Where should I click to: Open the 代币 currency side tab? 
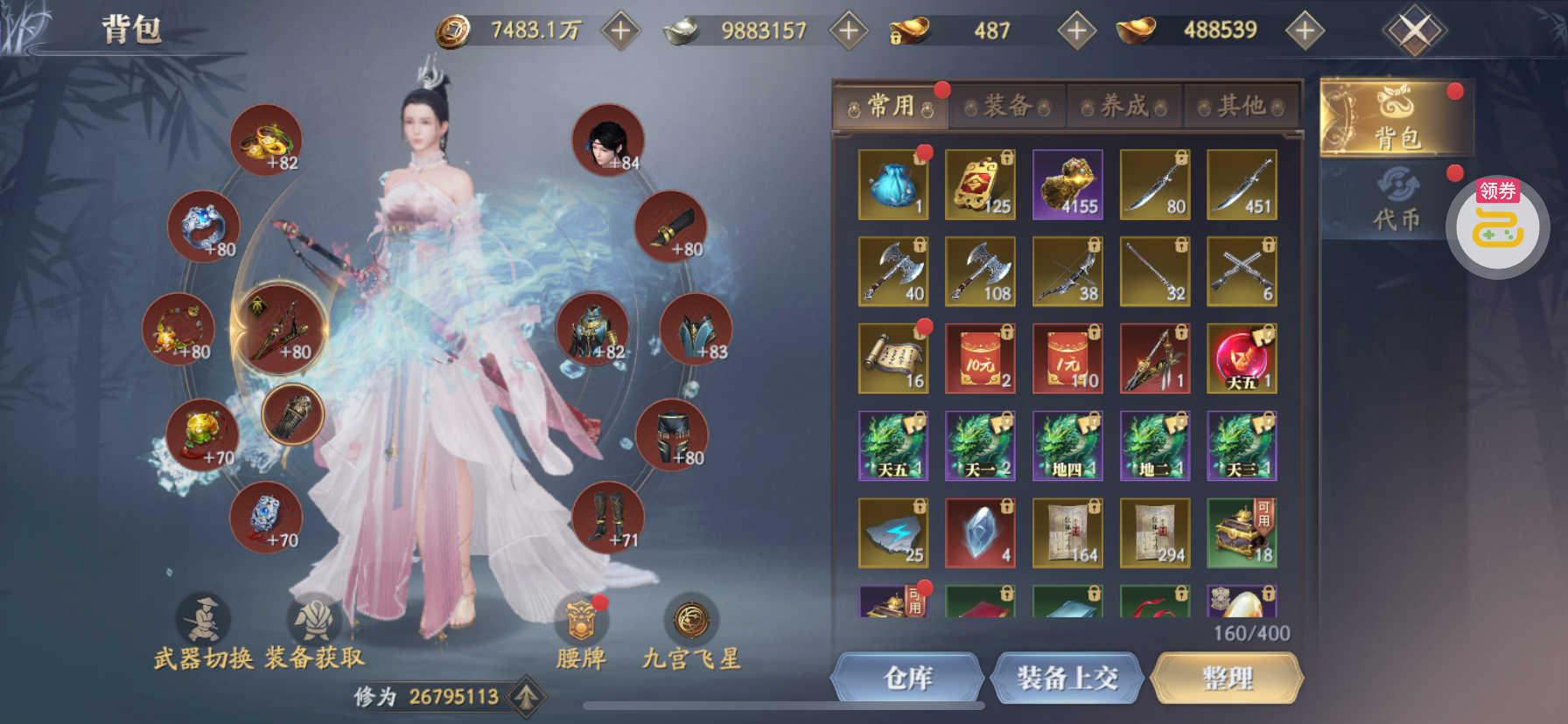tap(1396, 201)
